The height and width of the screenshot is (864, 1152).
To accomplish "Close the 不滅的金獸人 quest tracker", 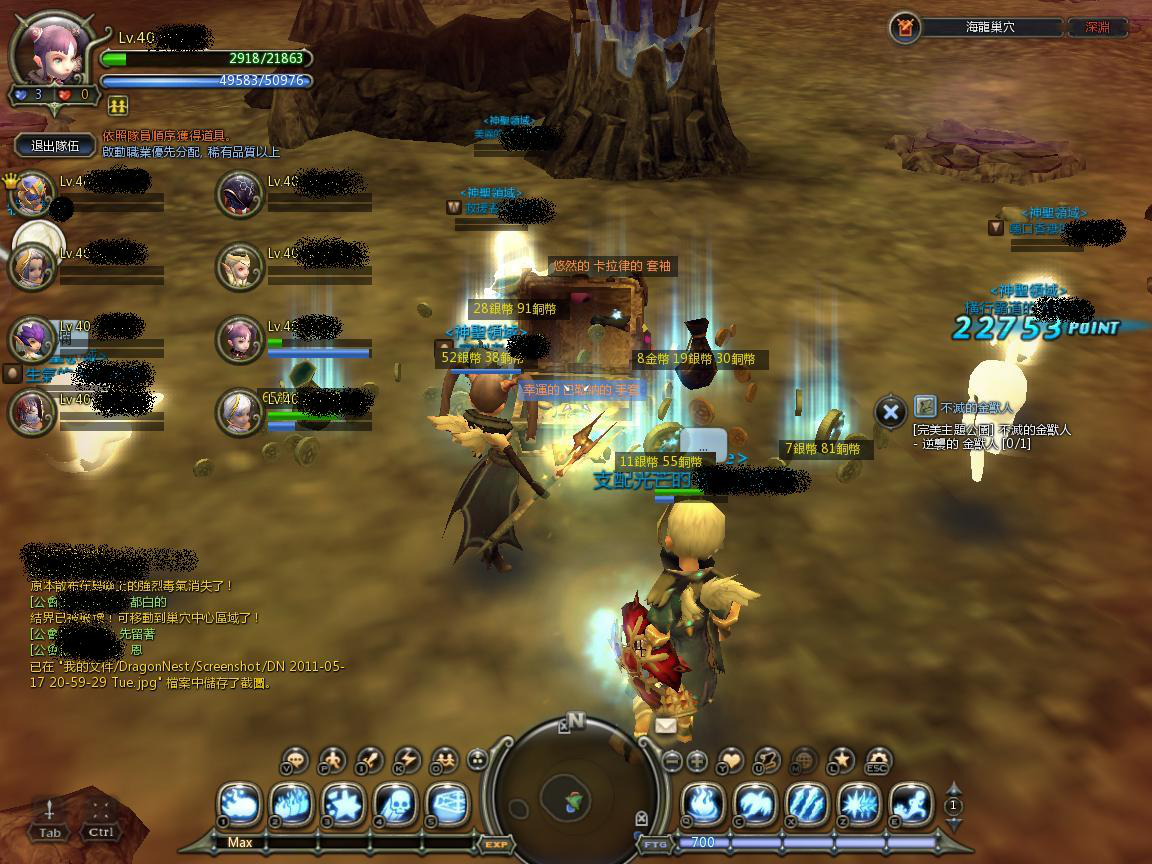I will (x=890, y=411).
